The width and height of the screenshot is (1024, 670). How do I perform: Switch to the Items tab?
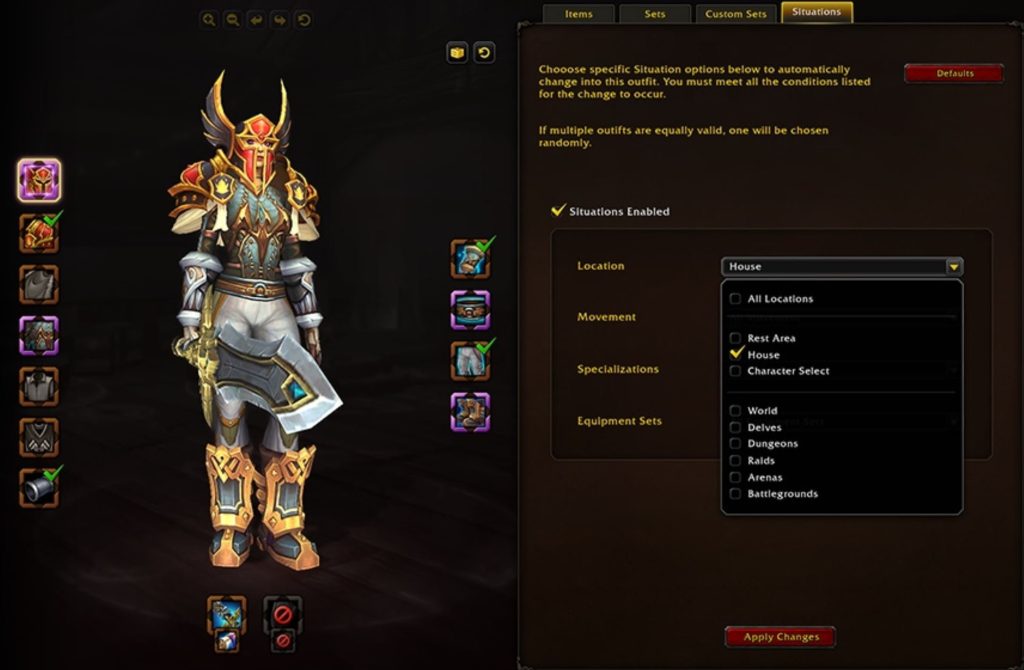coord(578,14)
